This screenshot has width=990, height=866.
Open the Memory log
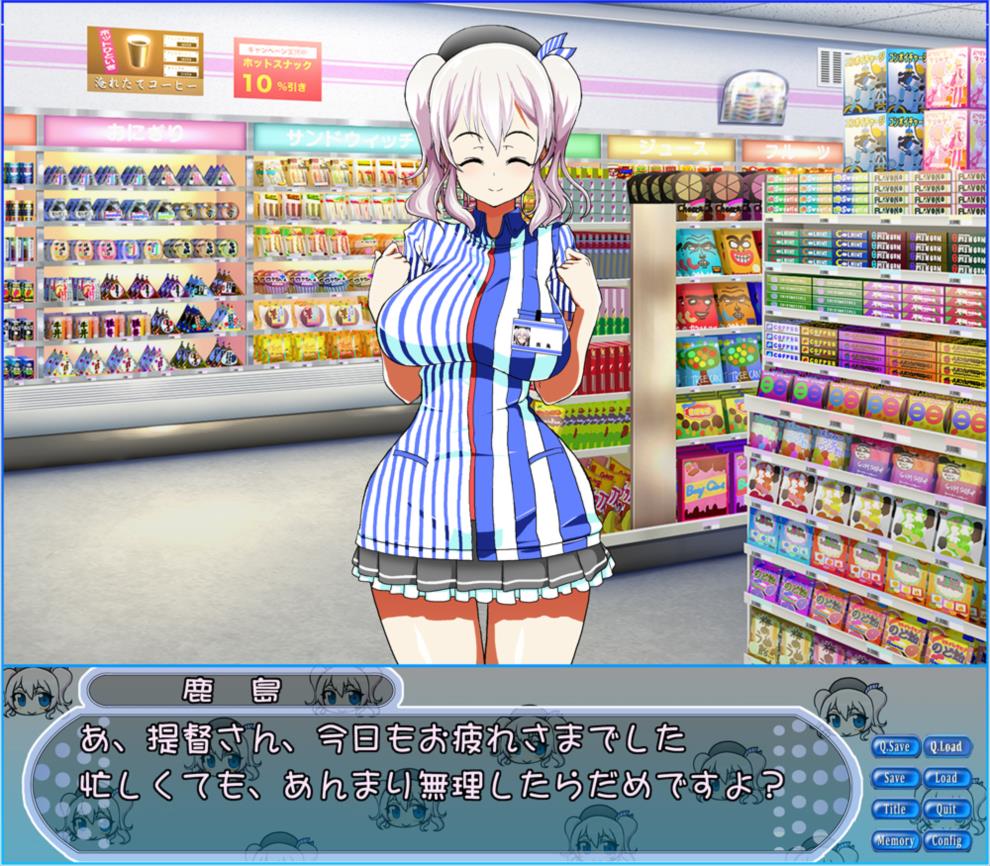[895, 841]
